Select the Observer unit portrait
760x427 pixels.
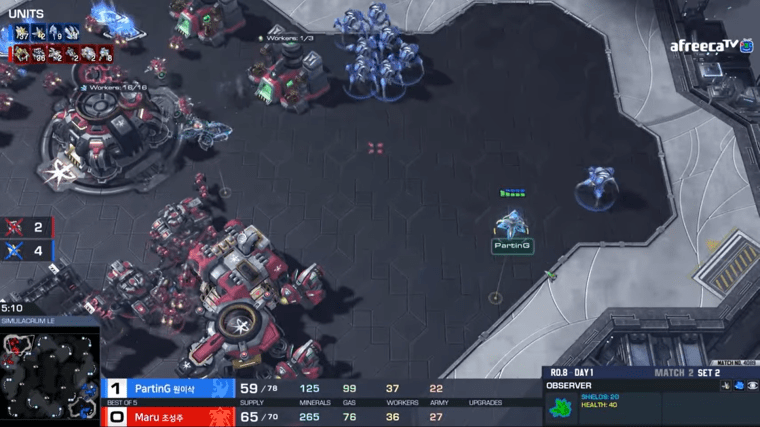[x=560, y=407]
